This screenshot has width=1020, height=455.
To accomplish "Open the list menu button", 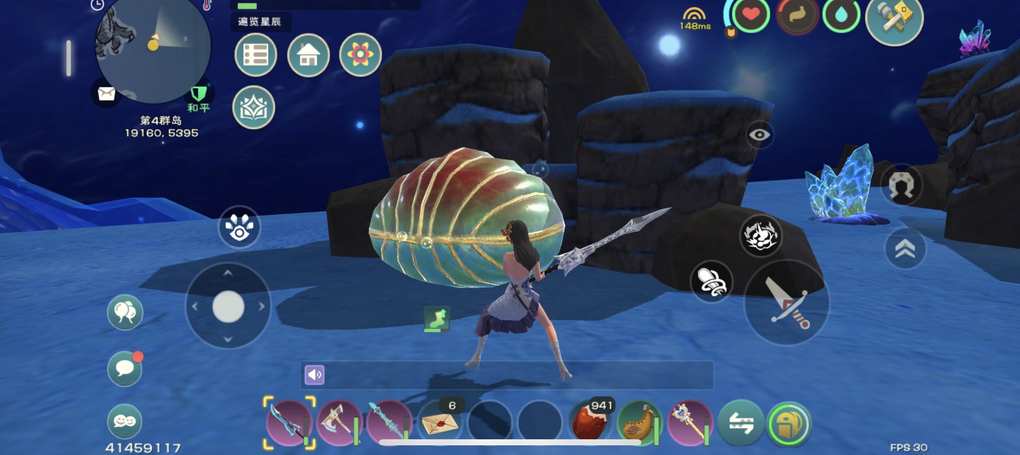I will tap(255, 55).
